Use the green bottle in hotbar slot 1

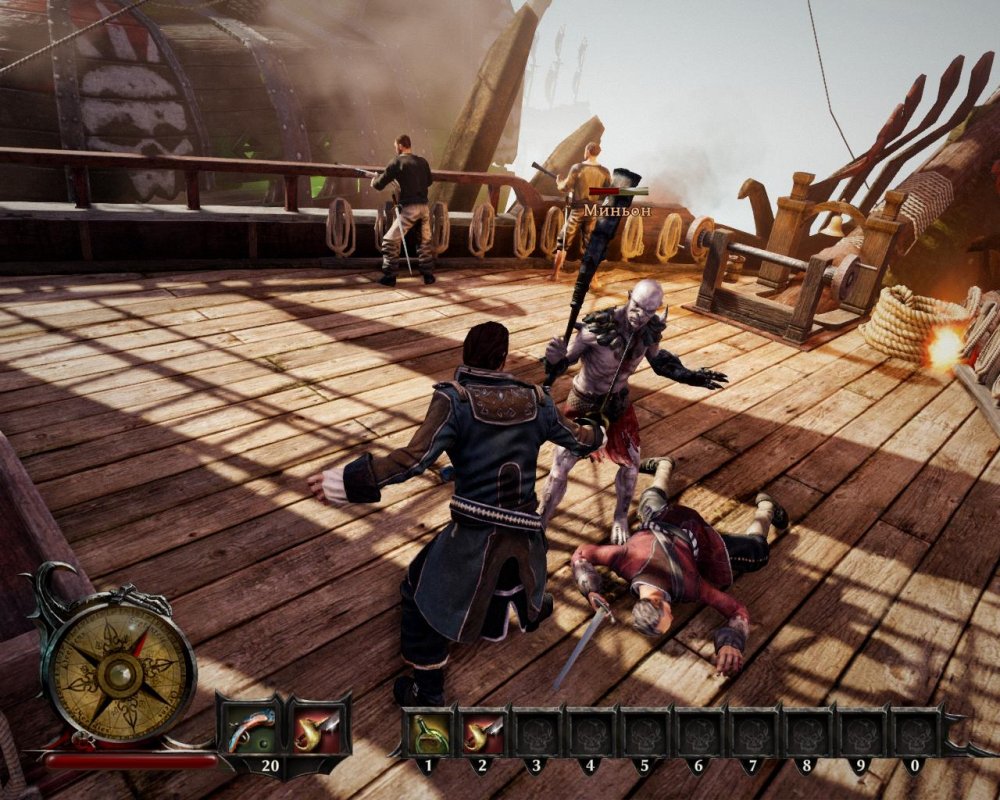pos(430,733)
